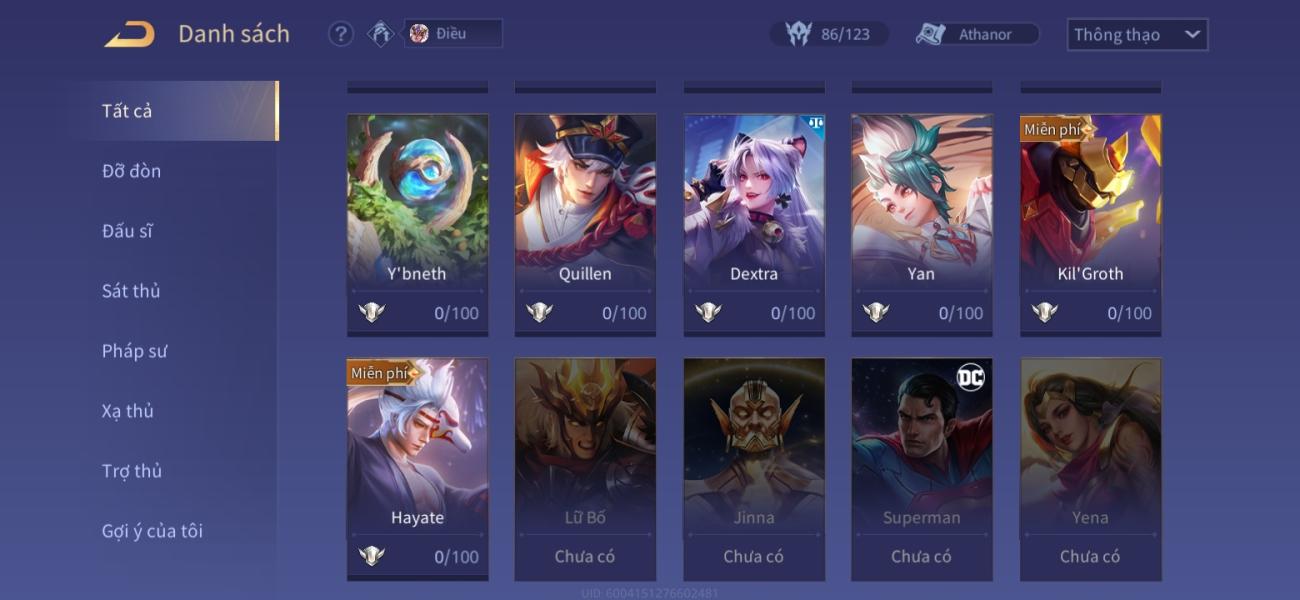This screenshot has height=600, width=1300.
Task: Filter heroes by Sát thủ
Action: (131, 291)
